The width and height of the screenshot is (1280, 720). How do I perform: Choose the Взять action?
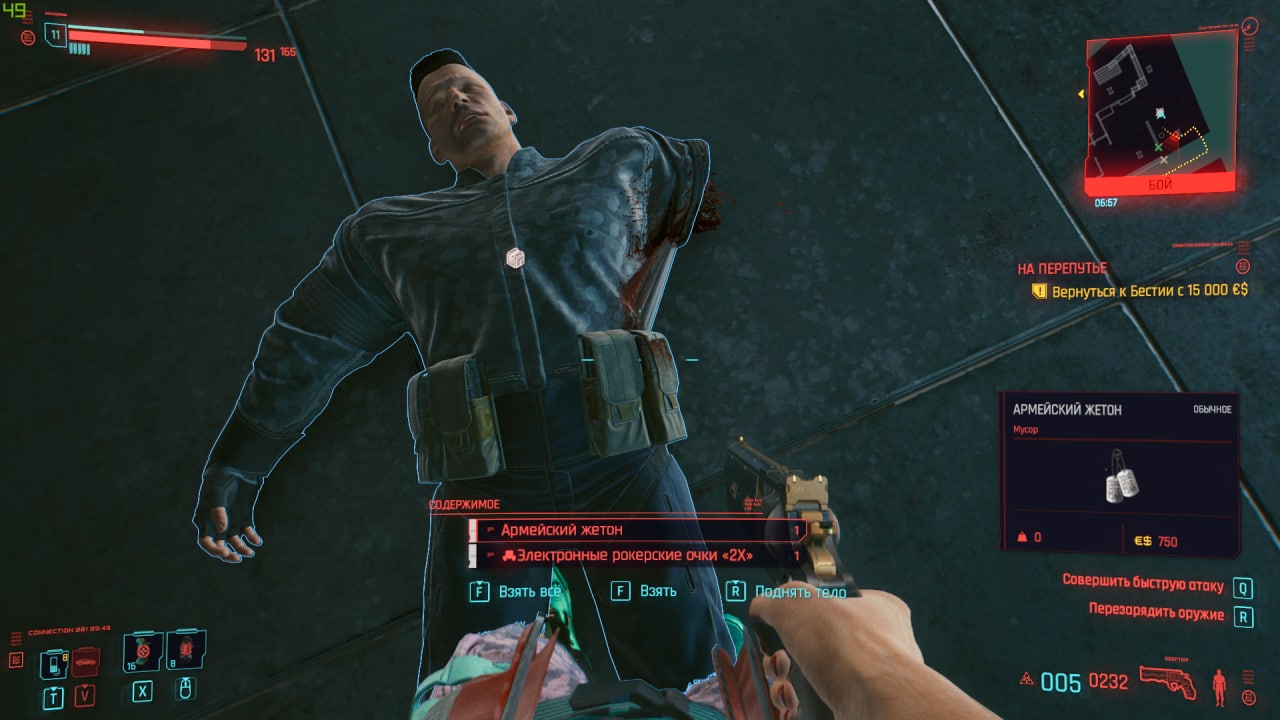pos(645,591)
